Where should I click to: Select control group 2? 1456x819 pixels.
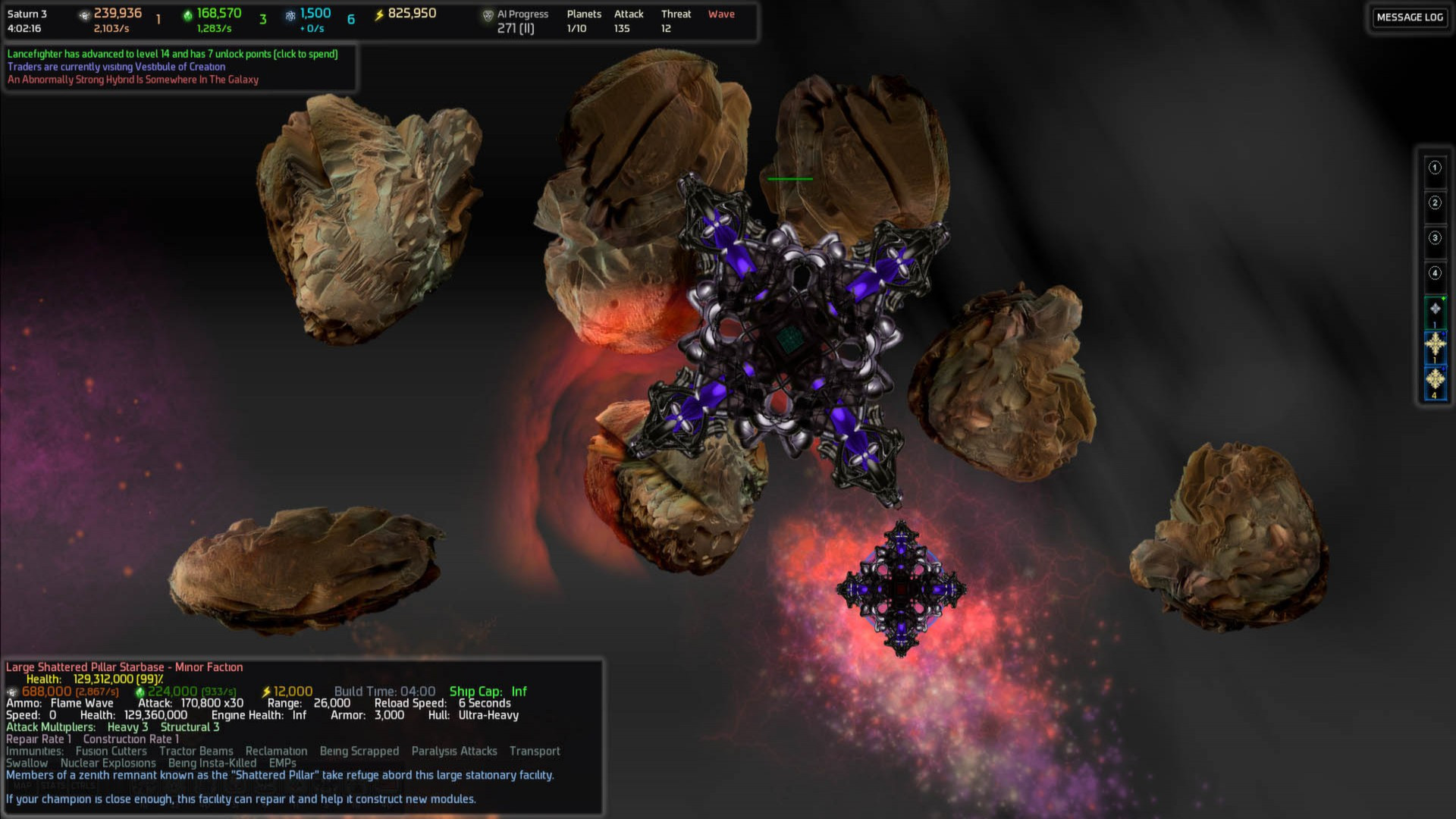coord(1434,202)
